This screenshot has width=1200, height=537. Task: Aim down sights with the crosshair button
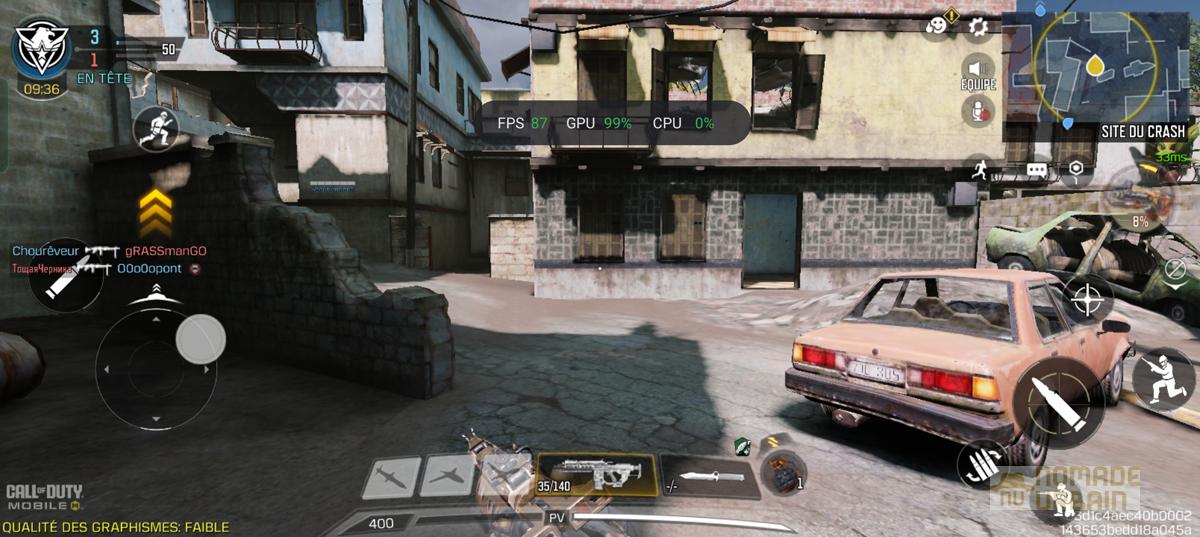pos(1089,298)
